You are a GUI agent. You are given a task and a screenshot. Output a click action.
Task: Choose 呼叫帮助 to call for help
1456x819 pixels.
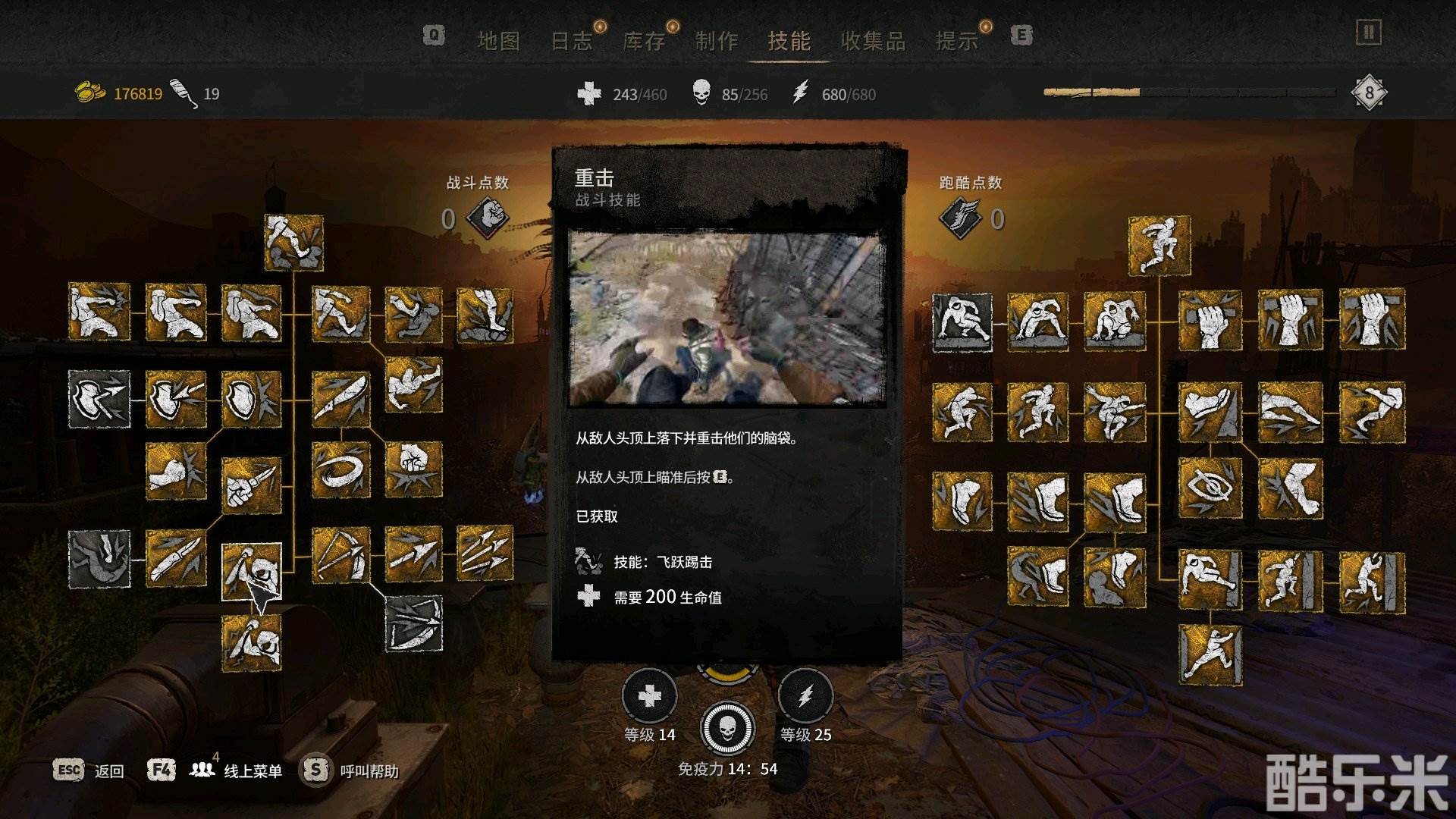(369, 771)
